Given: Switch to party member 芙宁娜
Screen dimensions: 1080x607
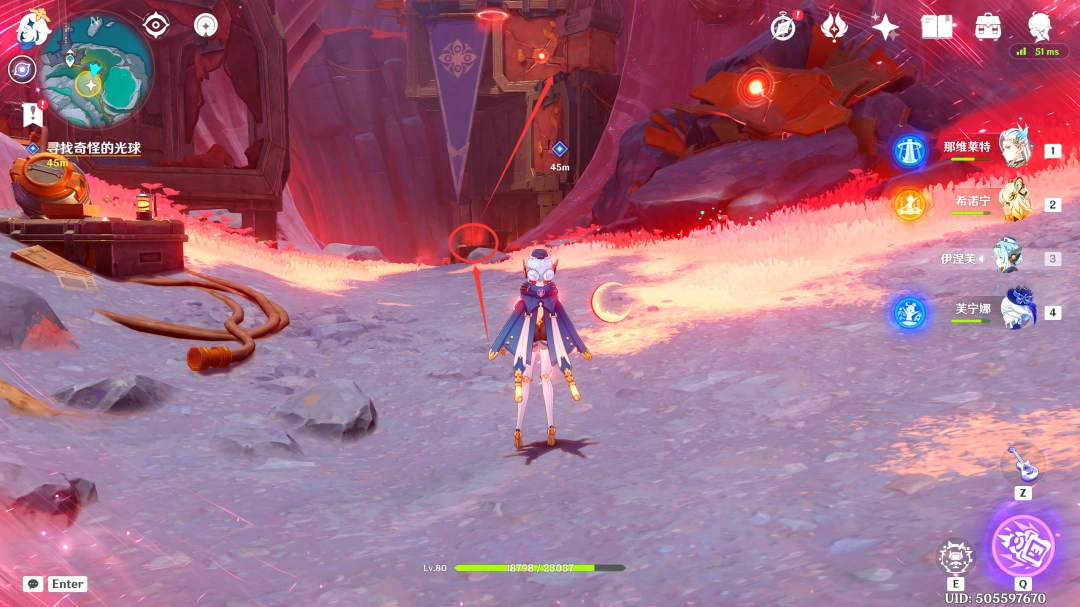Looking at the screenshot, I should tap(1017, 311).
